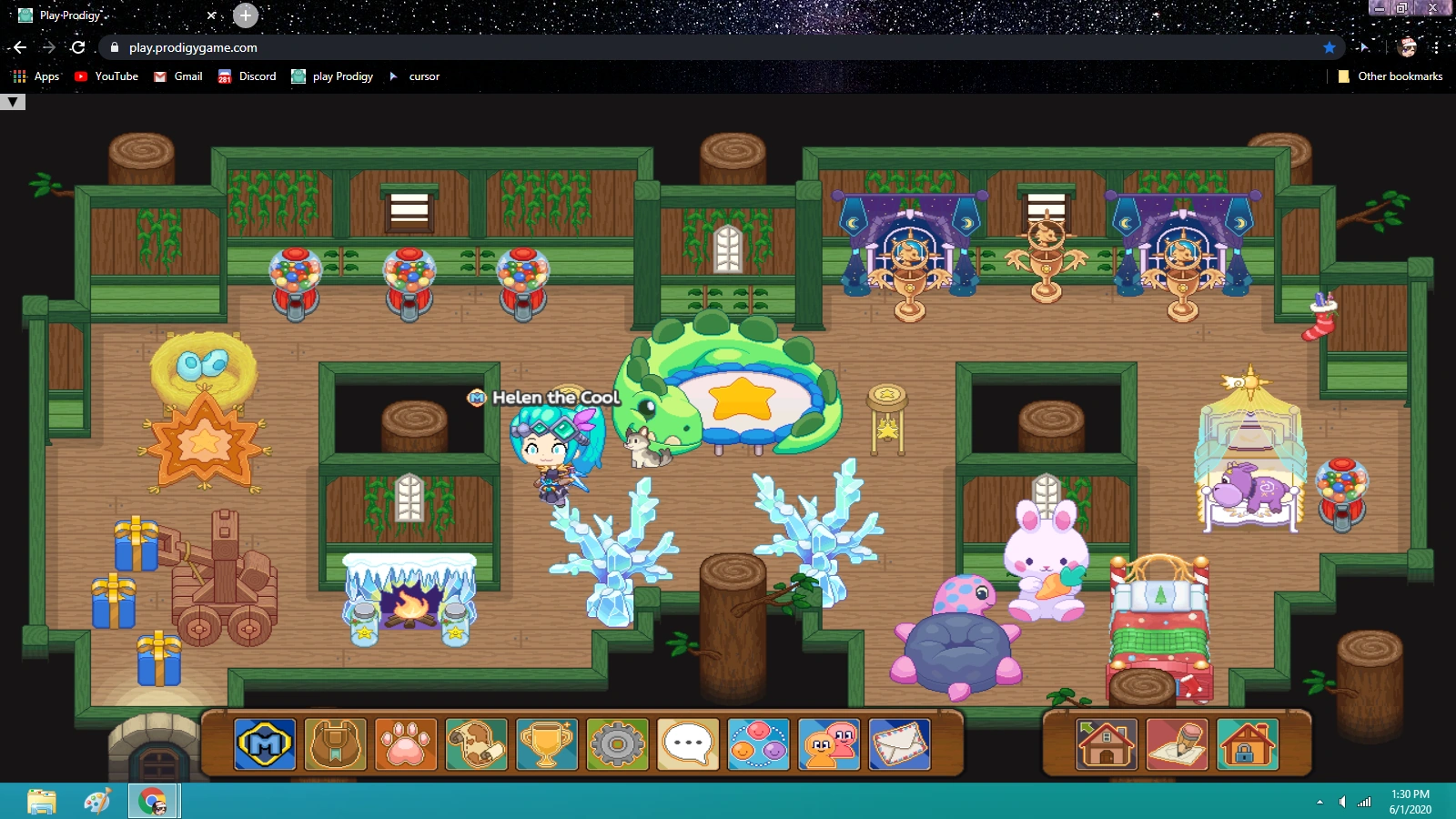1456x819 pixels.
Task: View quests using the scroll map icon
Action: coord(475,744)
